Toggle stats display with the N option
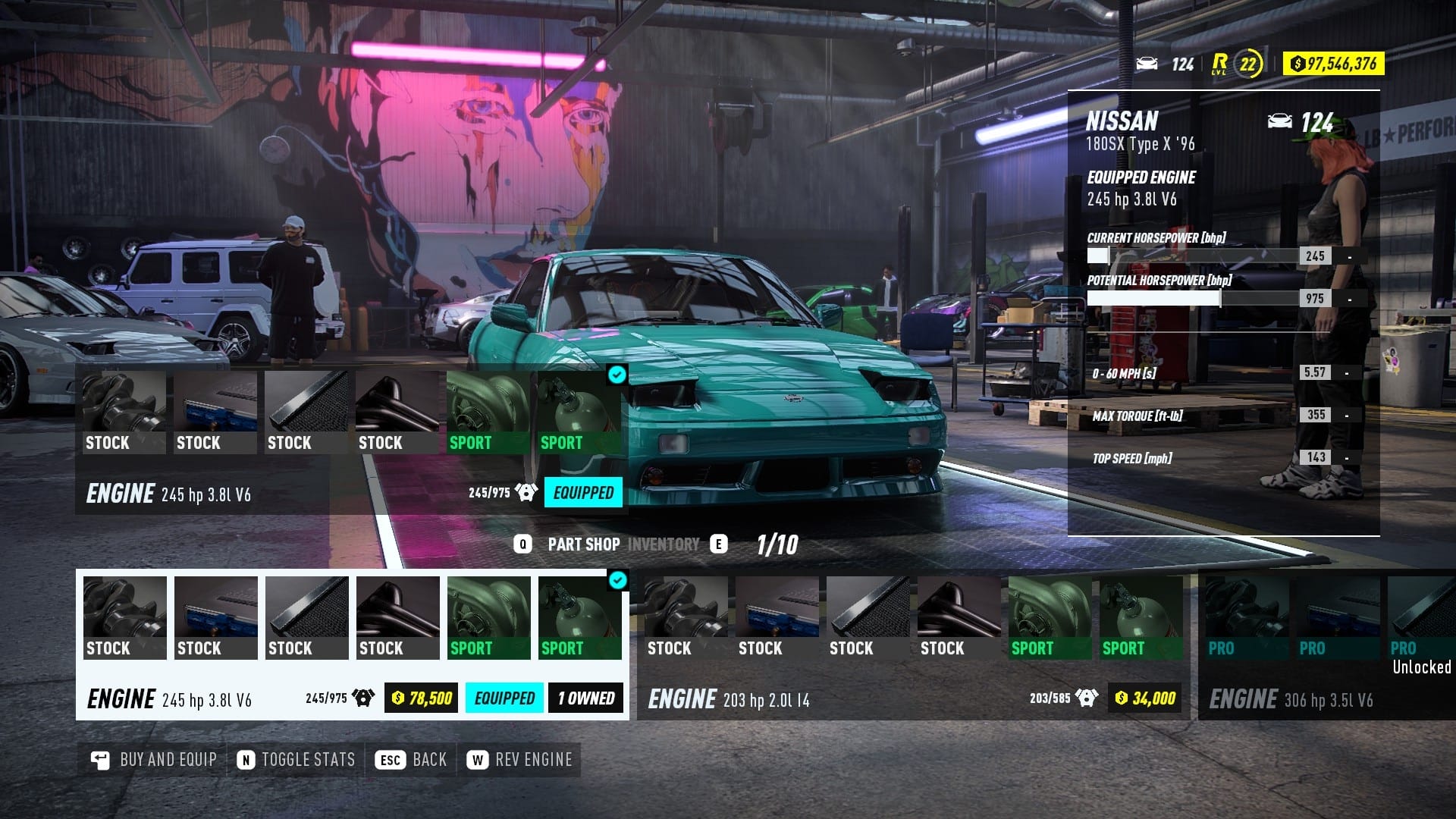This screenshot has width=1456, height=819. [296, 759]
